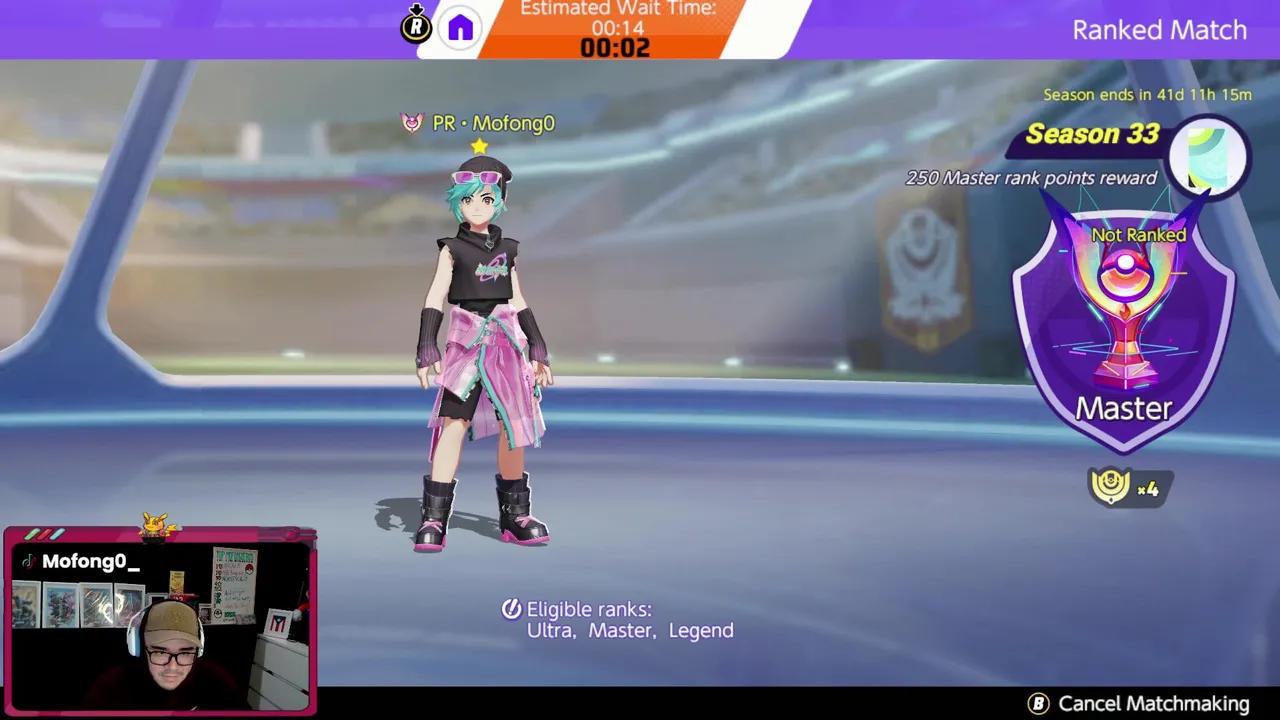Select the Ranked Match header
Viewport: 1280px width, 720px height.
coord(1159,30)
